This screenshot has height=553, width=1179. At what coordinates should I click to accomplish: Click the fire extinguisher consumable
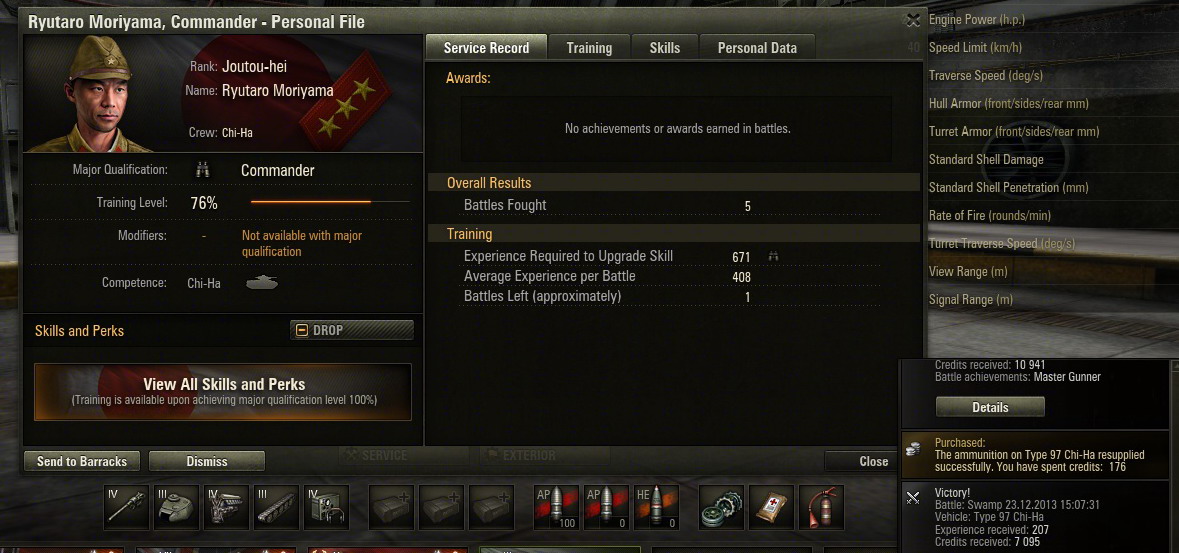coord(821,507)
